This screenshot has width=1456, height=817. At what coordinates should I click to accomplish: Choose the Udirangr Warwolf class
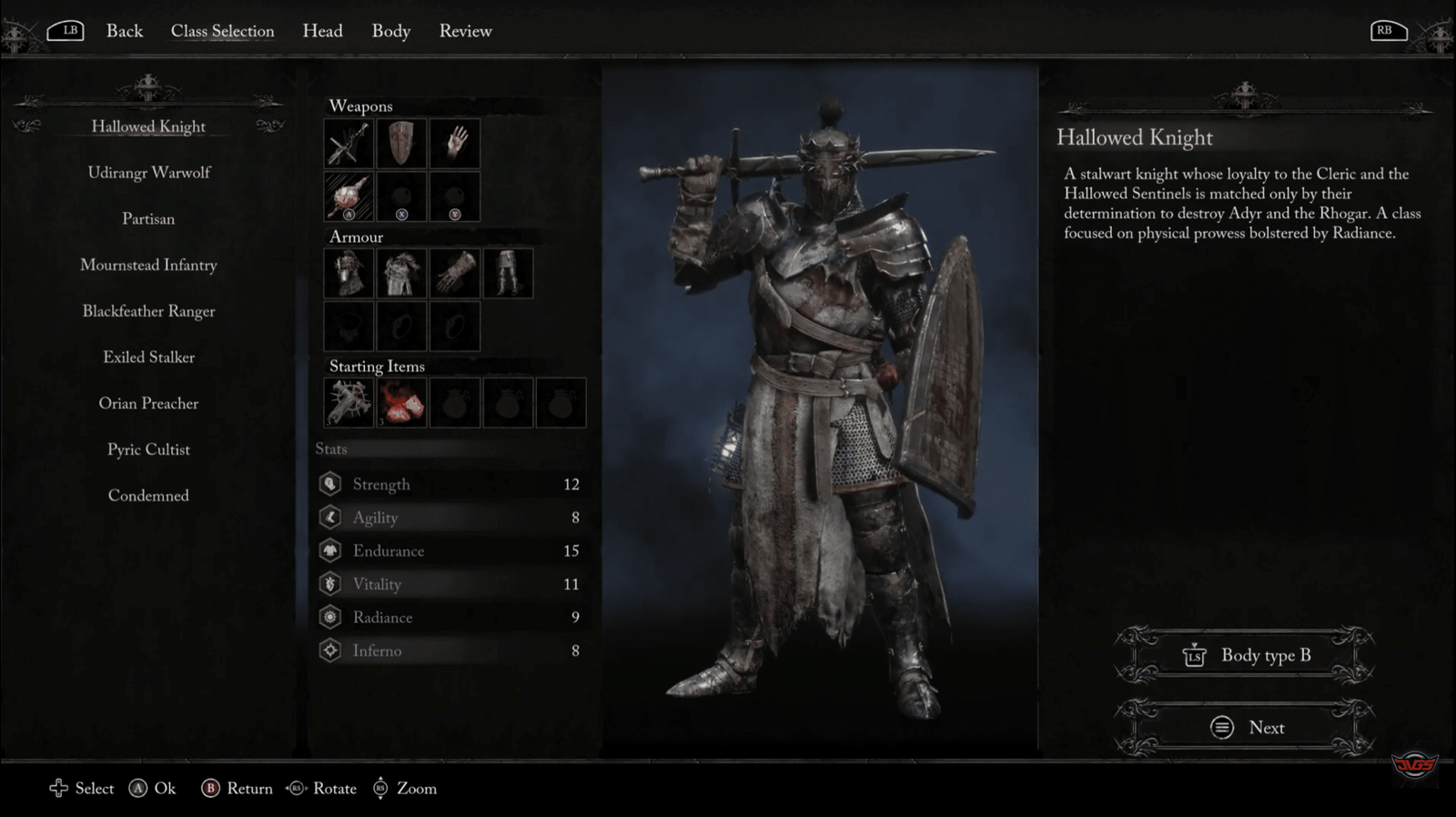(148, 173)
